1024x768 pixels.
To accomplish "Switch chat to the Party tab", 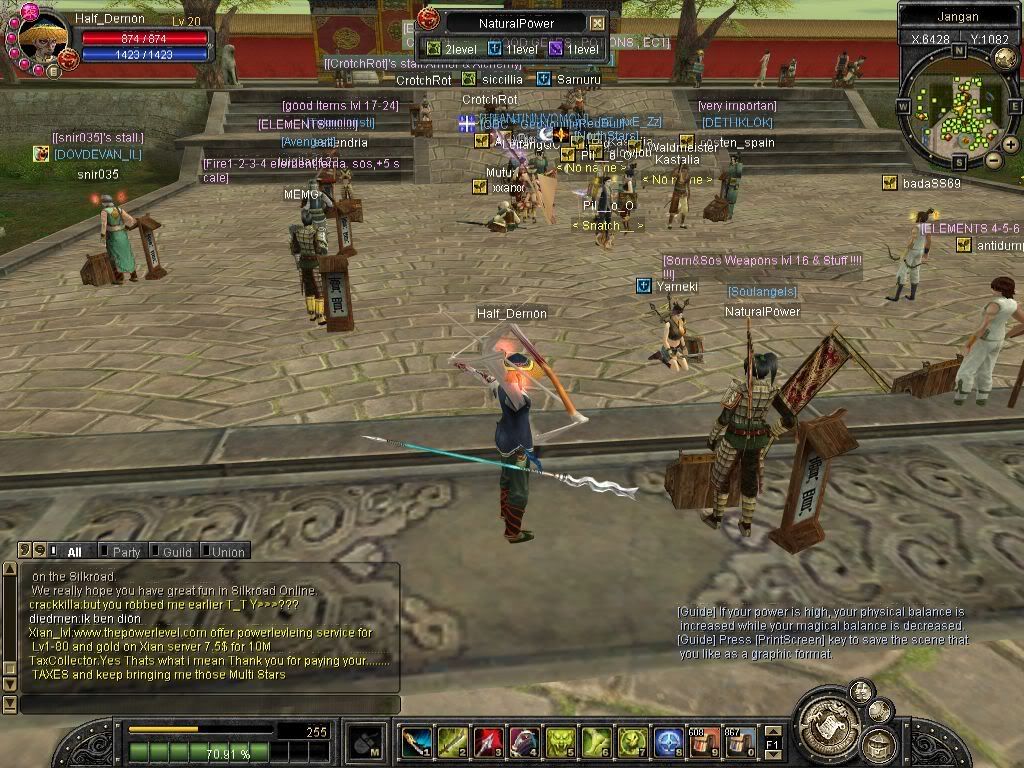I will 126,552.
